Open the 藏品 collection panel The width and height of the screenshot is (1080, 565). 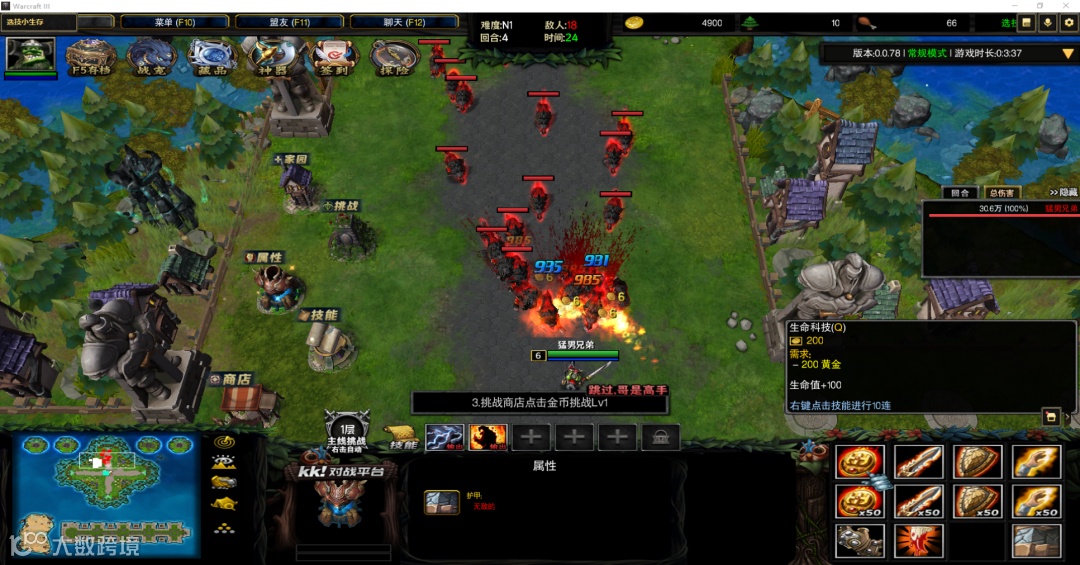point(212,57)
